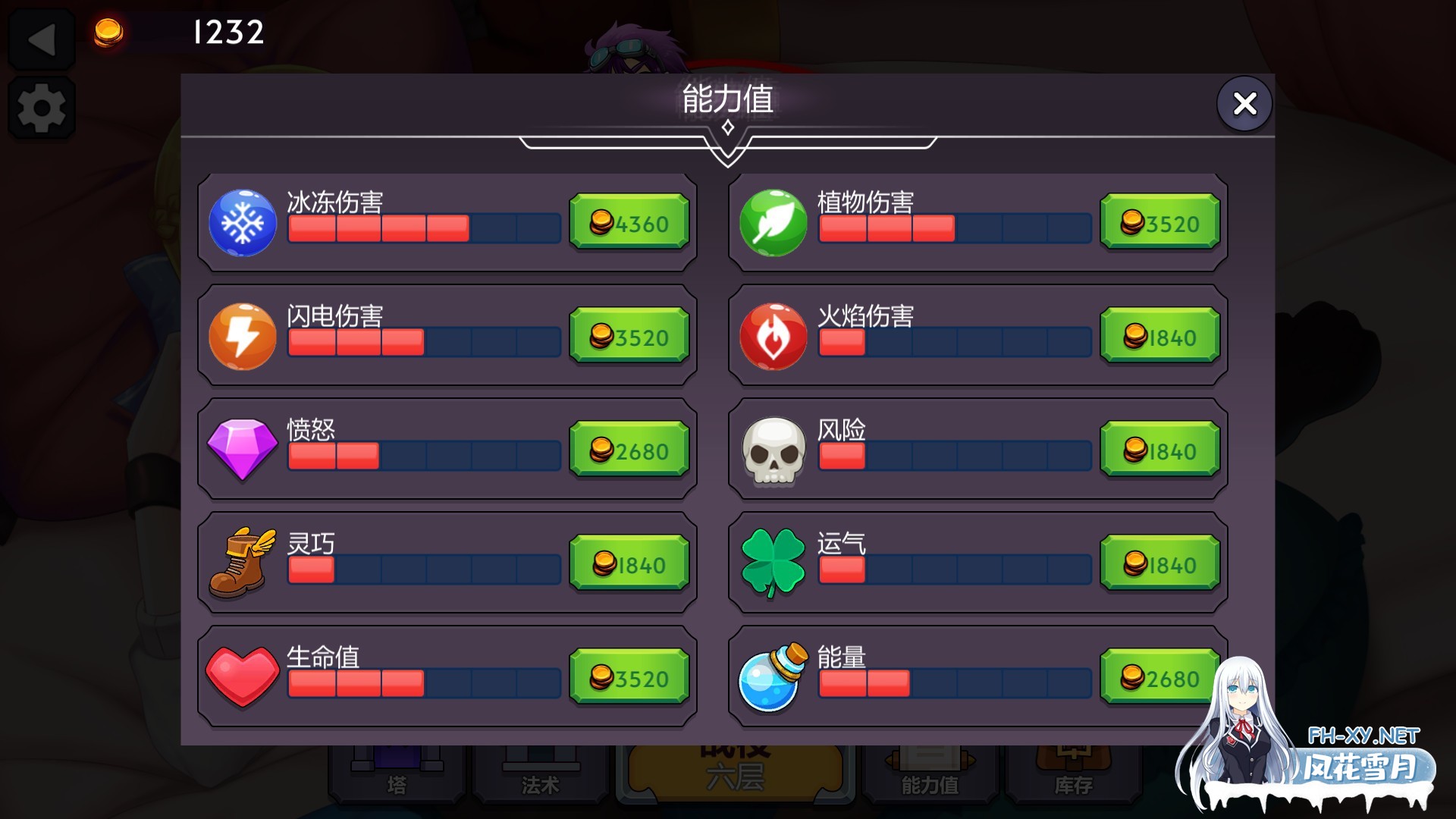Select the frozen damage snowflake icon
The image size is (1456, 819).
tap(243, 224)
